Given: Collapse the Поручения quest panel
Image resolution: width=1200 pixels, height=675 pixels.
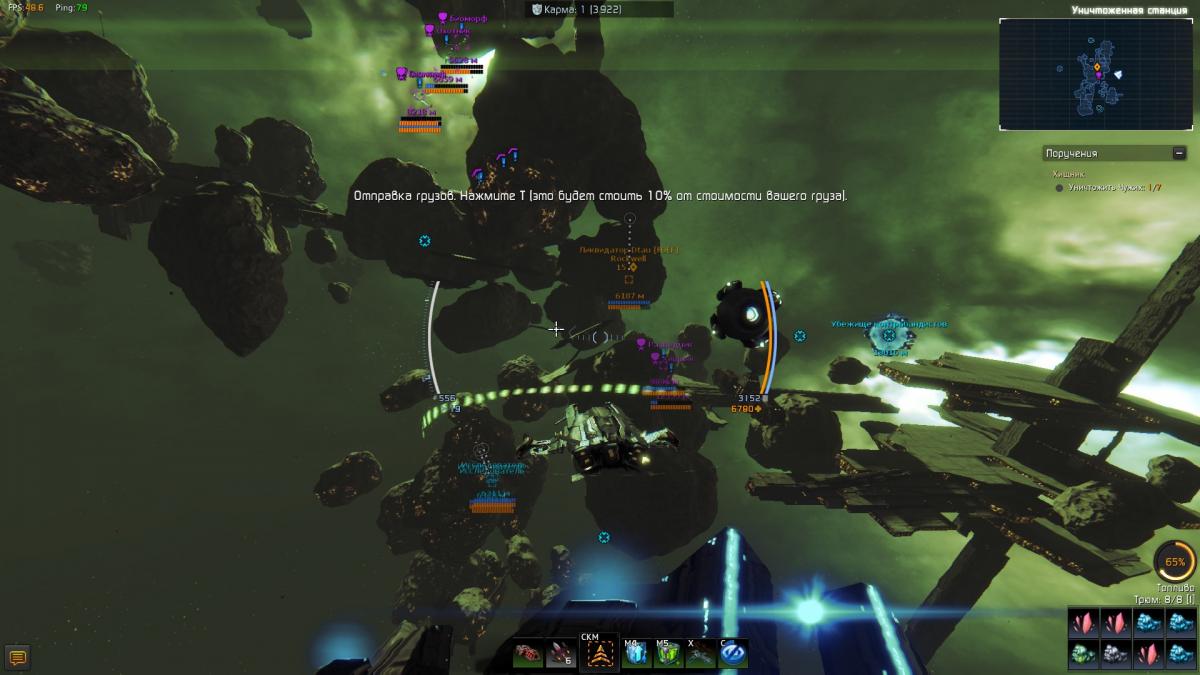Looking at the screenshot, I should click(x=1179, y=153).
